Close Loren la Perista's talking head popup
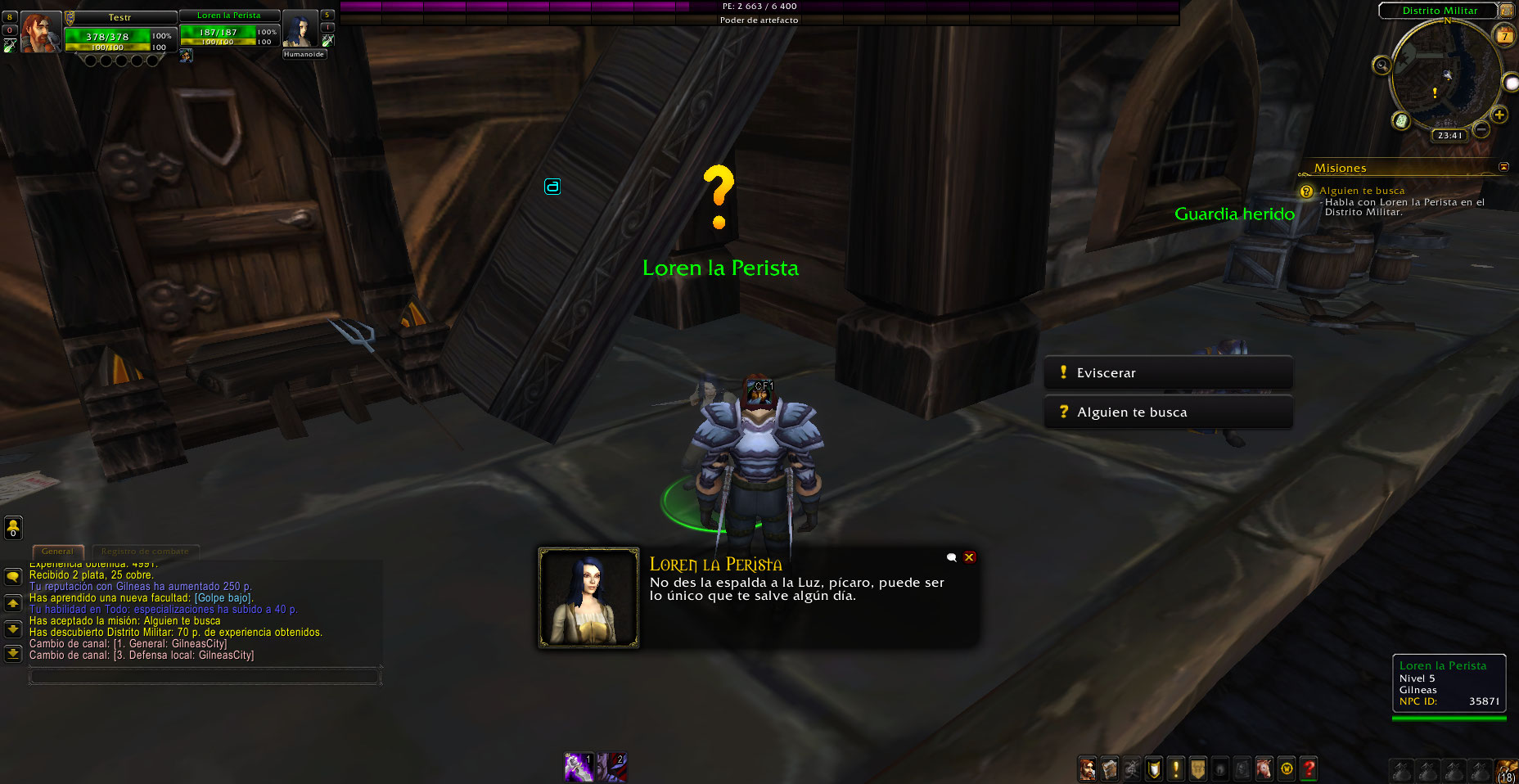Image resolution: width=1519 pixels, height=784 pixels. pos(969,557)
